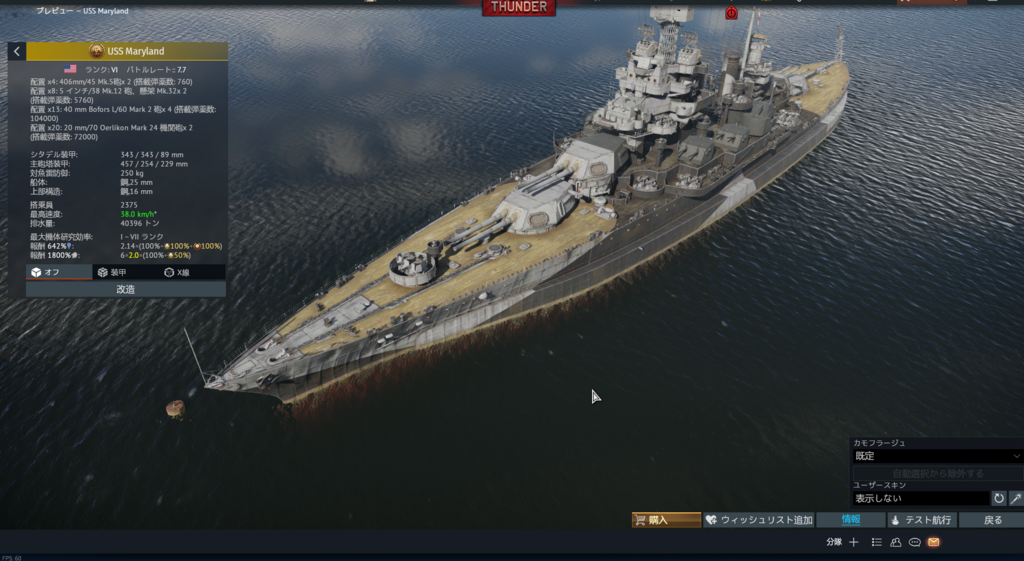Open the contacts people icon
Screen dimensions: 1024x561
click(896, 542)
